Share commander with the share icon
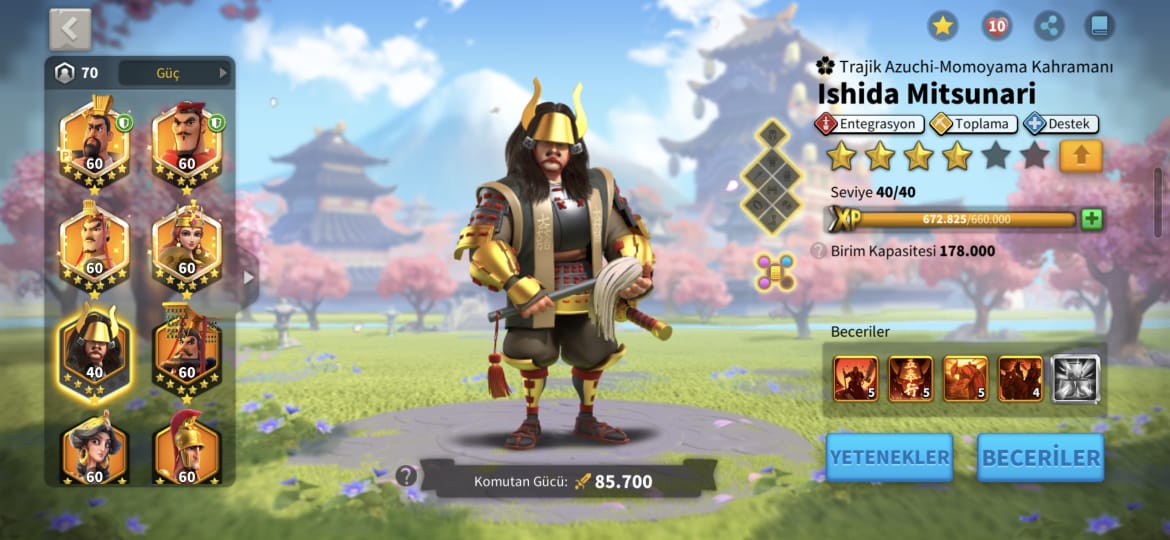 coord(1048,26)
